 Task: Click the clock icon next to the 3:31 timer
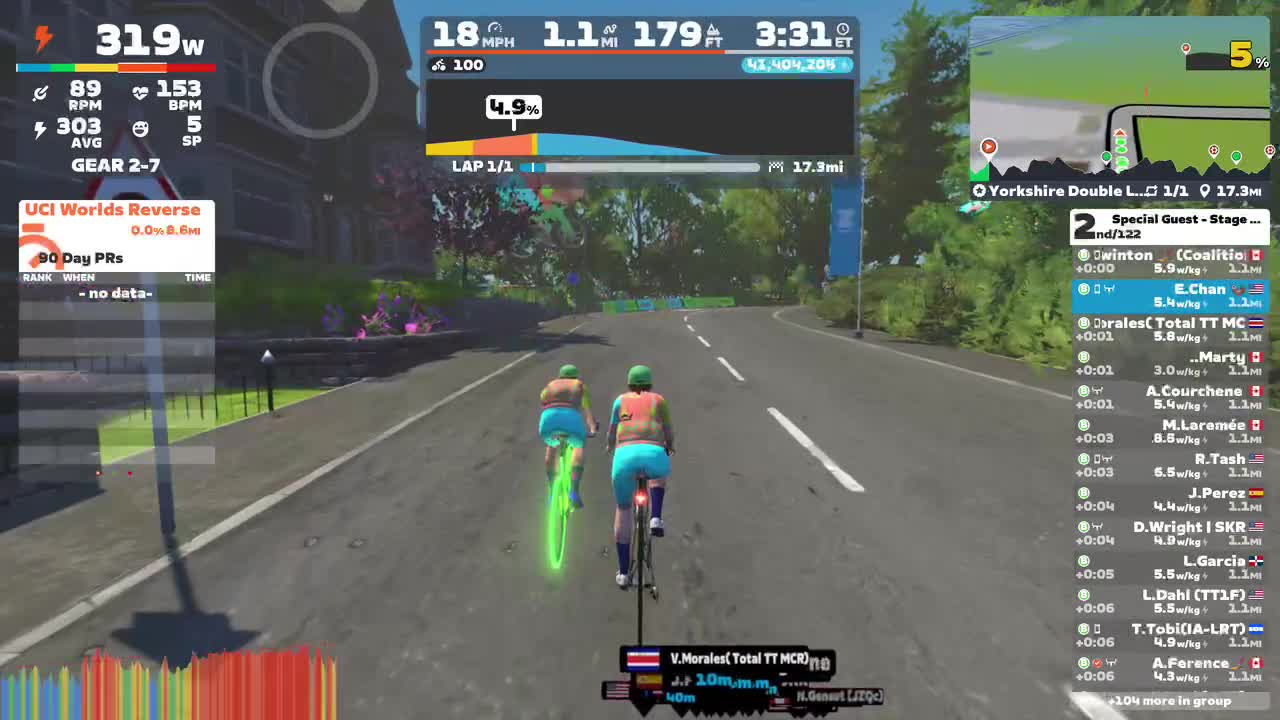(845, 27)
